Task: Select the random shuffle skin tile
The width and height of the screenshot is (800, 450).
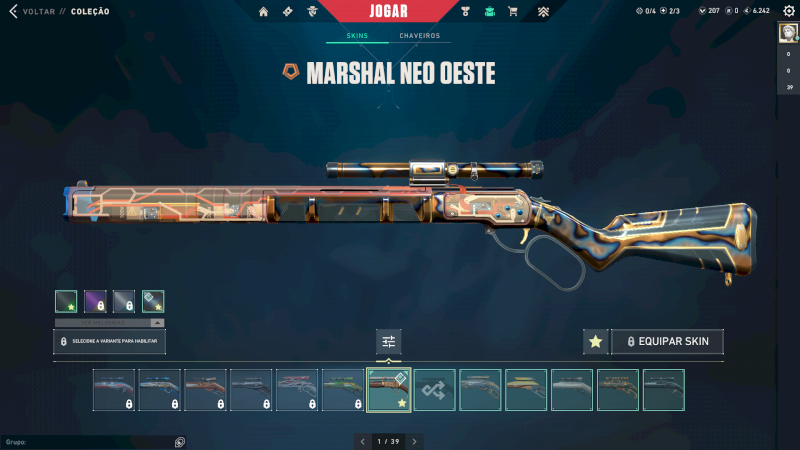Action: click(x=435, y=390)
